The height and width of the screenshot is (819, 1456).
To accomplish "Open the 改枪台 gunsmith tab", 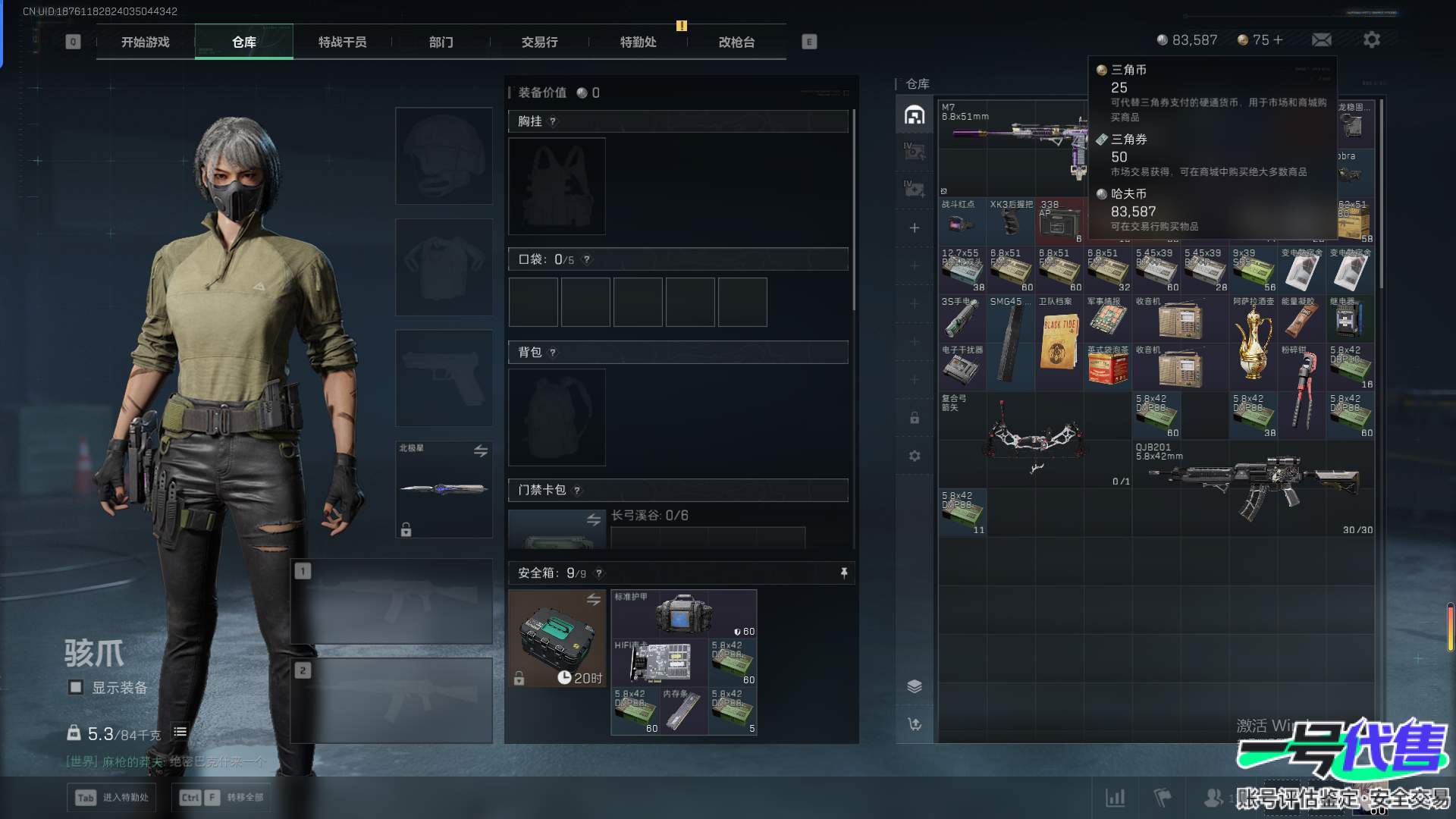I will 736,42.
